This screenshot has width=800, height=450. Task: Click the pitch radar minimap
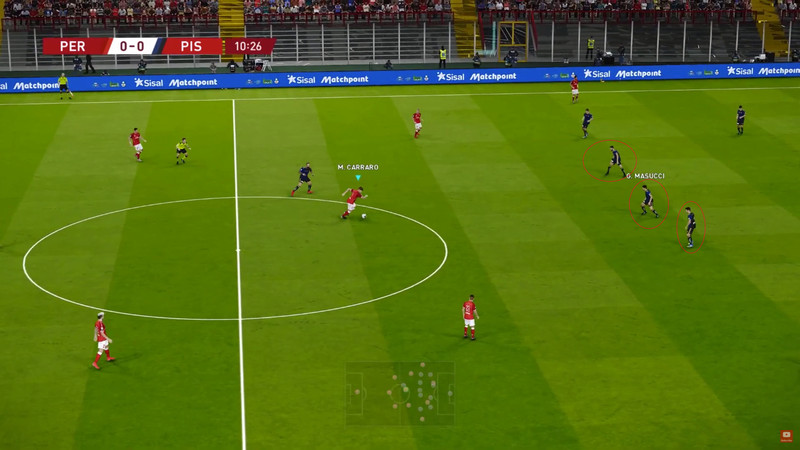pos(400,393)
